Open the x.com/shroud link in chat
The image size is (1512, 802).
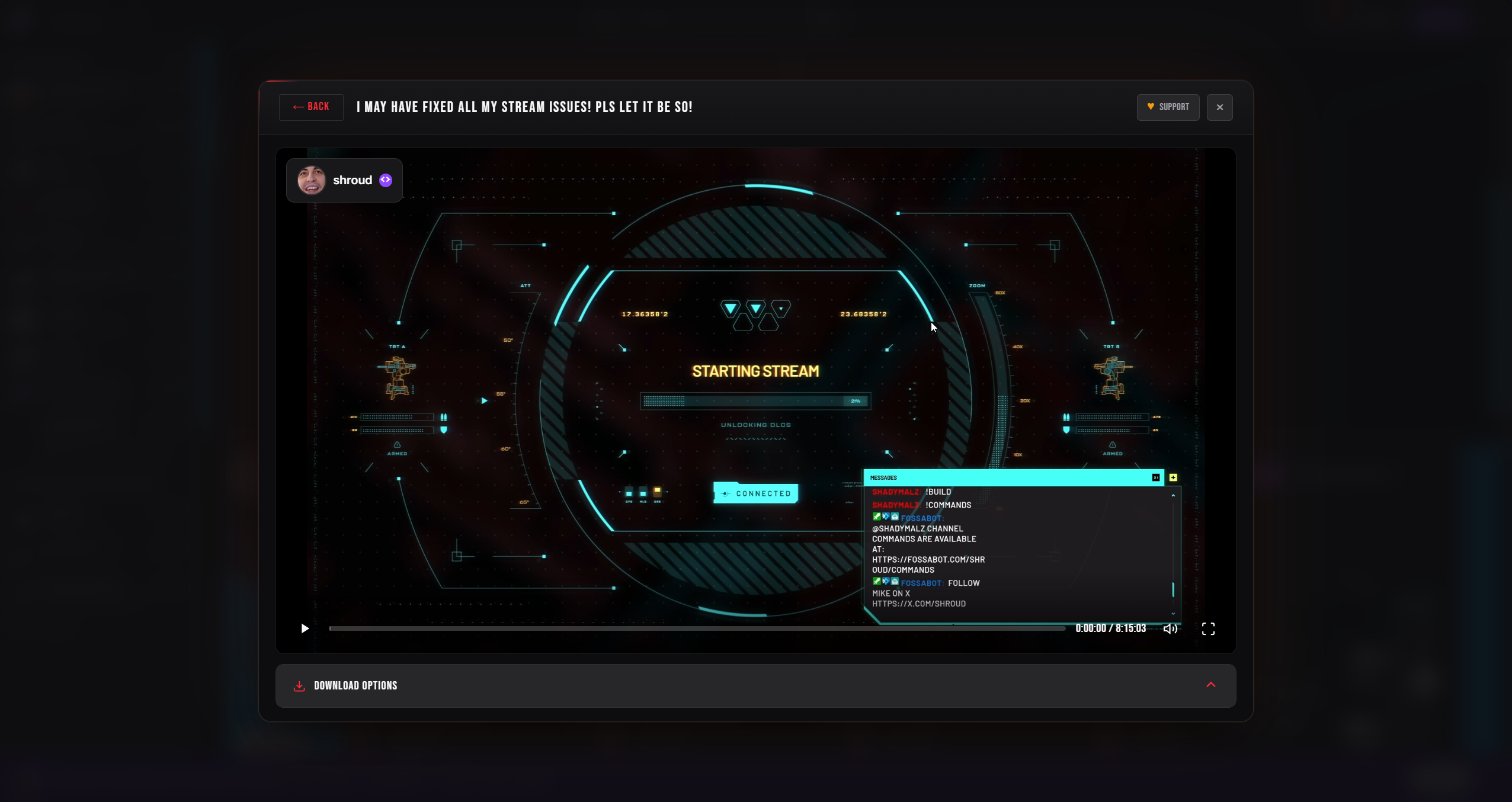919,604
